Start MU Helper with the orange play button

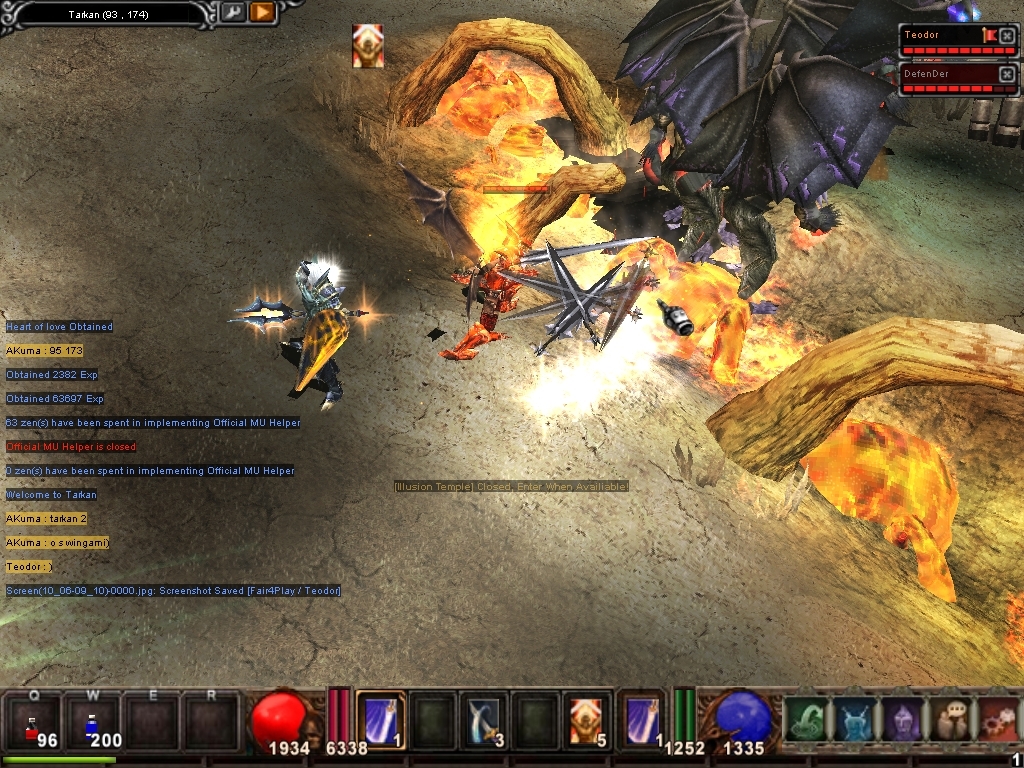coord(262,13)
